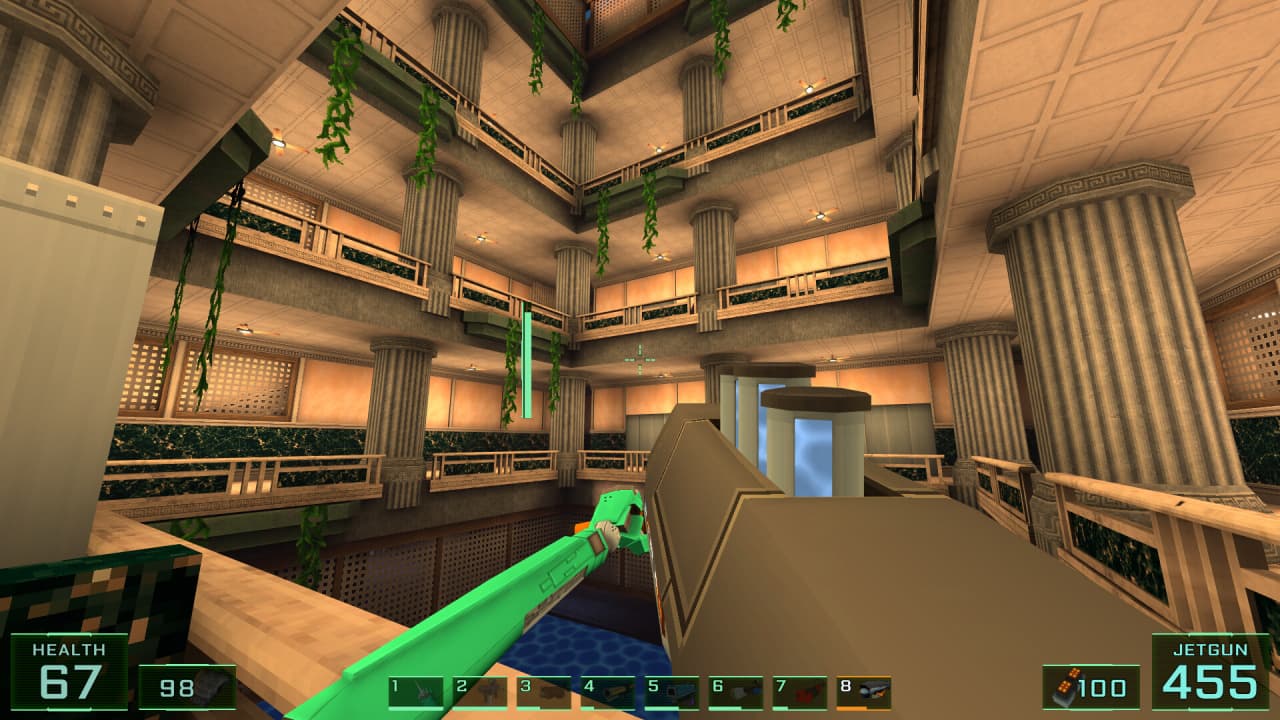
Task: Select weapon slot 1 in the hotbar
Action: point(416,691)
